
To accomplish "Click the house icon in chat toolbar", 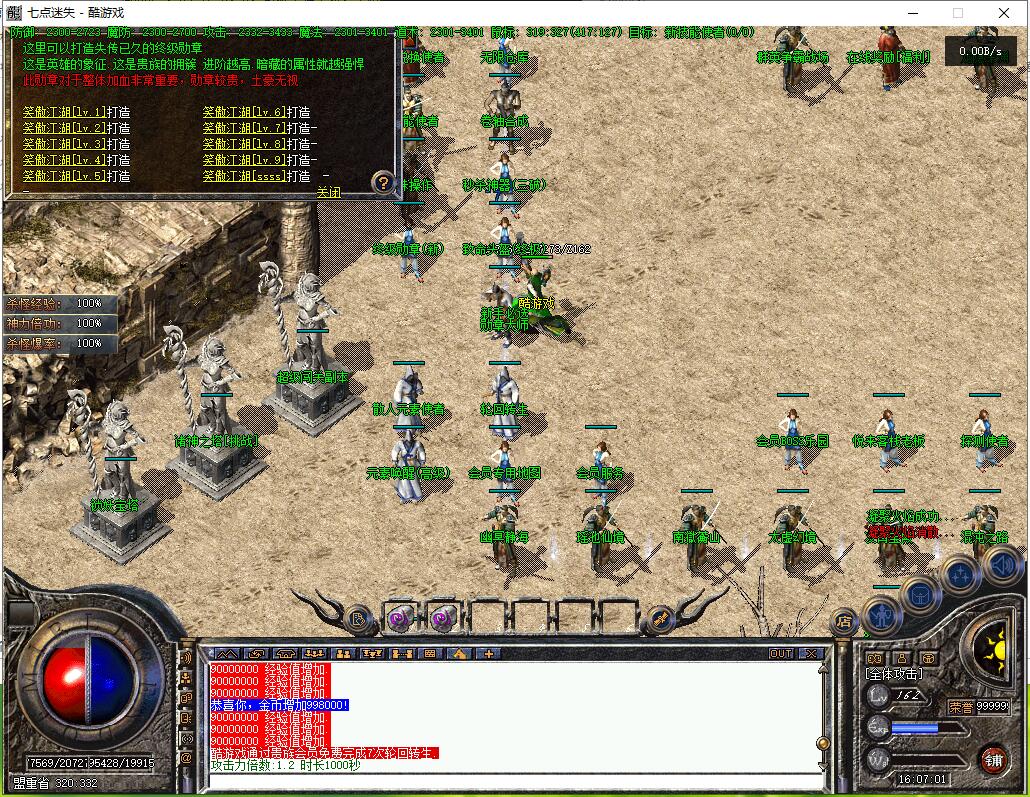I will pyautogui.click(x=459, y=653).
